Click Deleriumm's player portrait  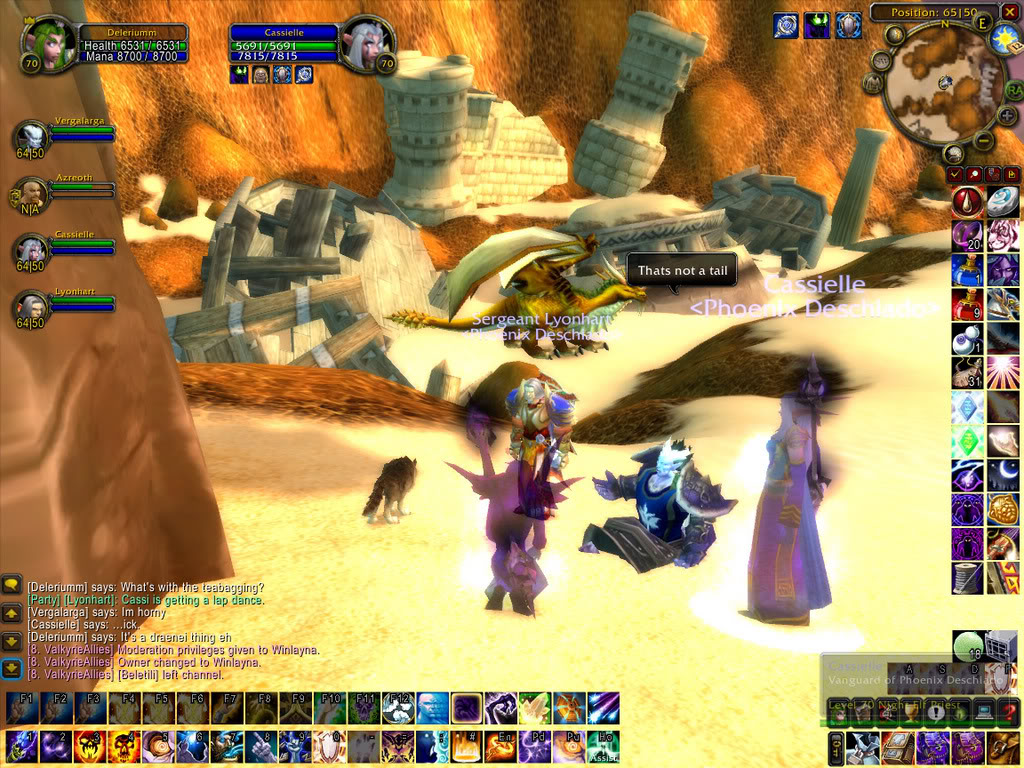[47, 43]
